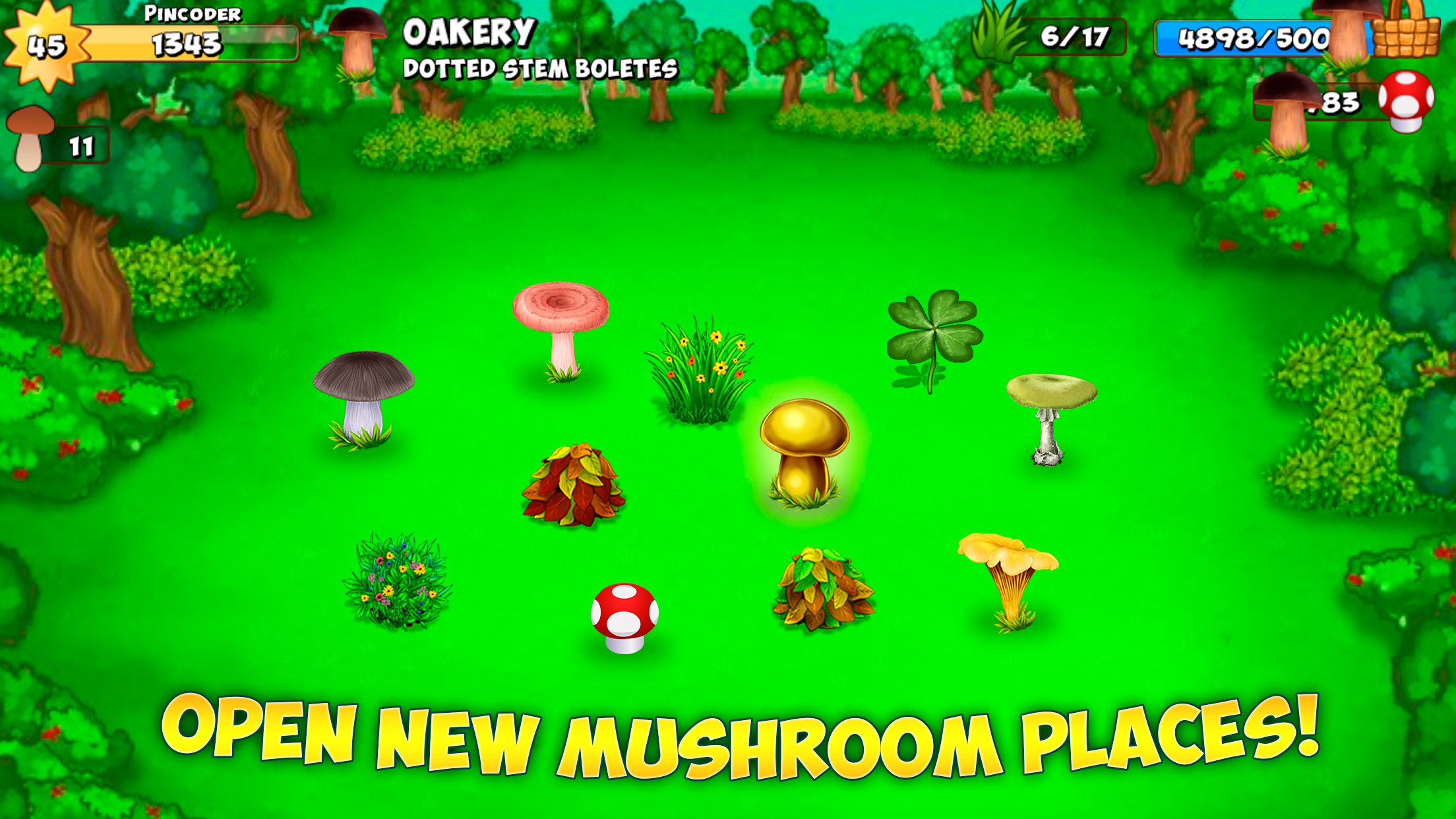Open the OAKERY location title

click(470, 32)
